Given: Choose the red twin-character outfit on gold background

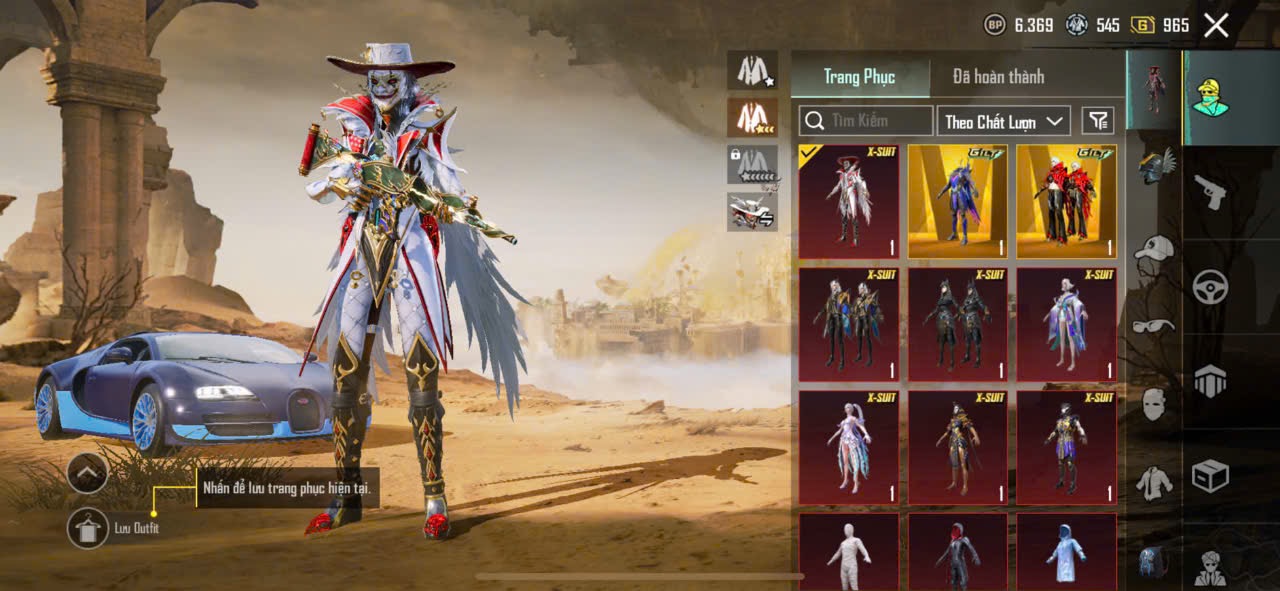Looking at the screenshot, I should click(1066, 202).
